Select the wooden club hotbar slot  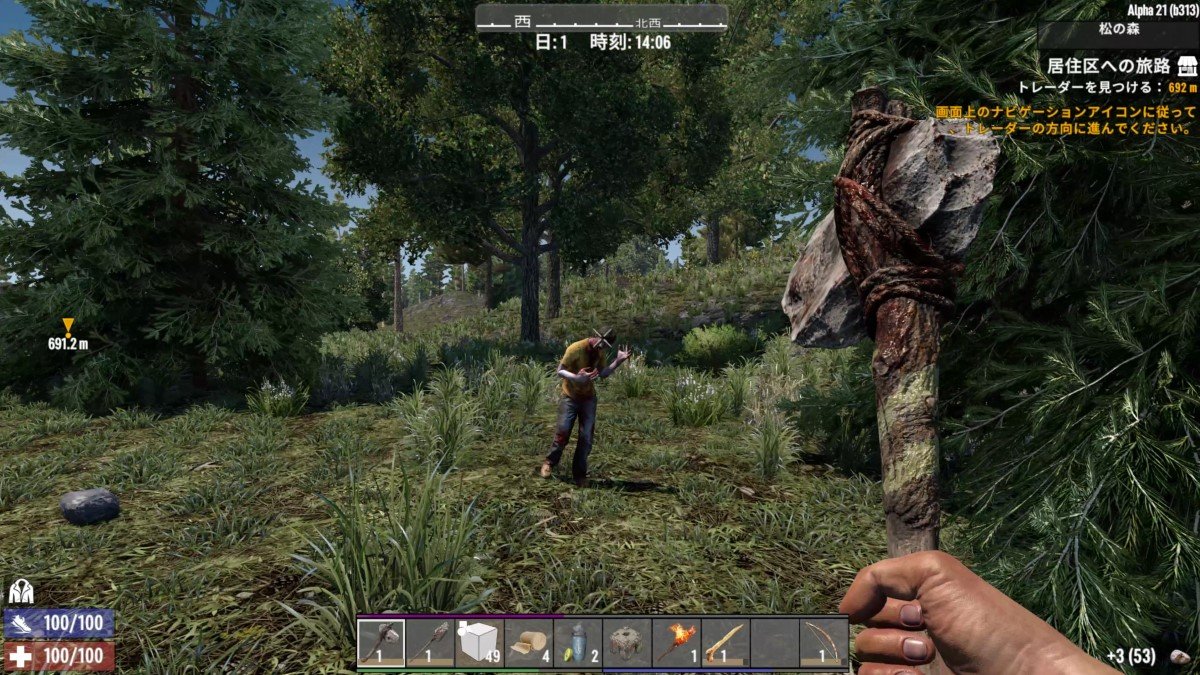click(x=725, y=643)
